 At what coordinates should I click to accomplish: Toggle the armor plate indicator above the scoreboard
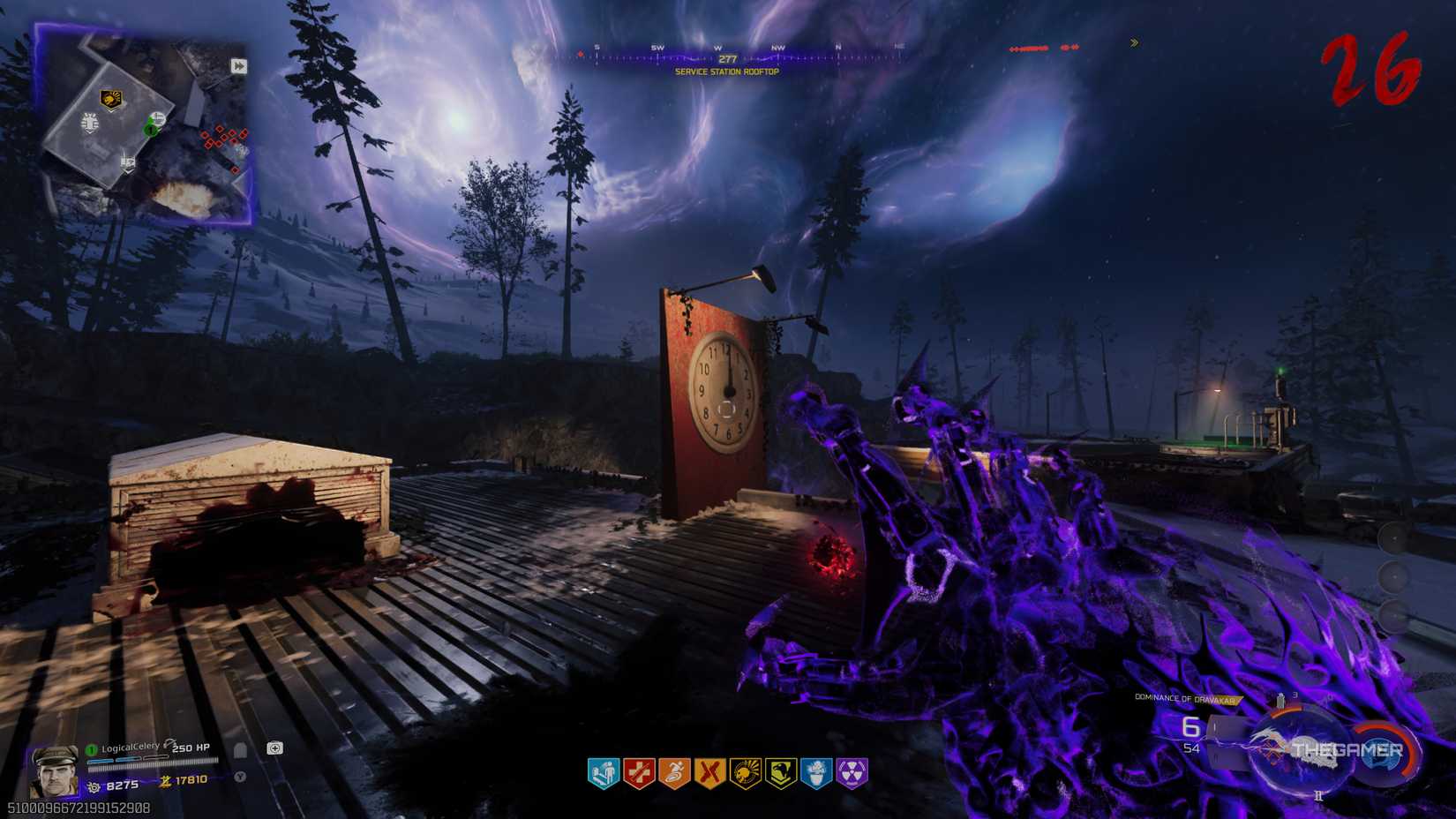(240, 750)
